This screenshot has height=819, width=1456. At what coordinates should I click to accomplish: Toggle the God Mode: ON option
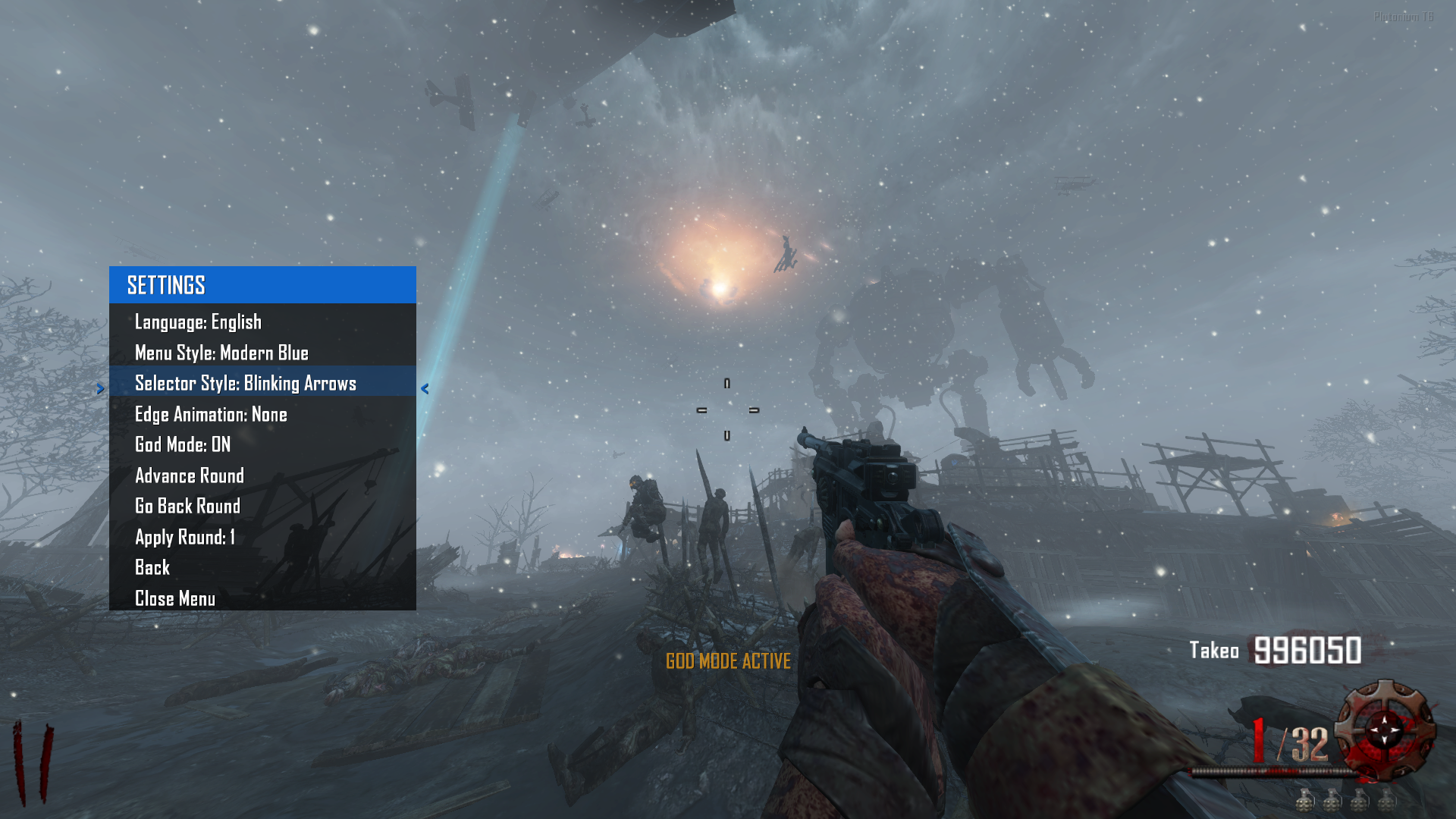tap(183, 445)
